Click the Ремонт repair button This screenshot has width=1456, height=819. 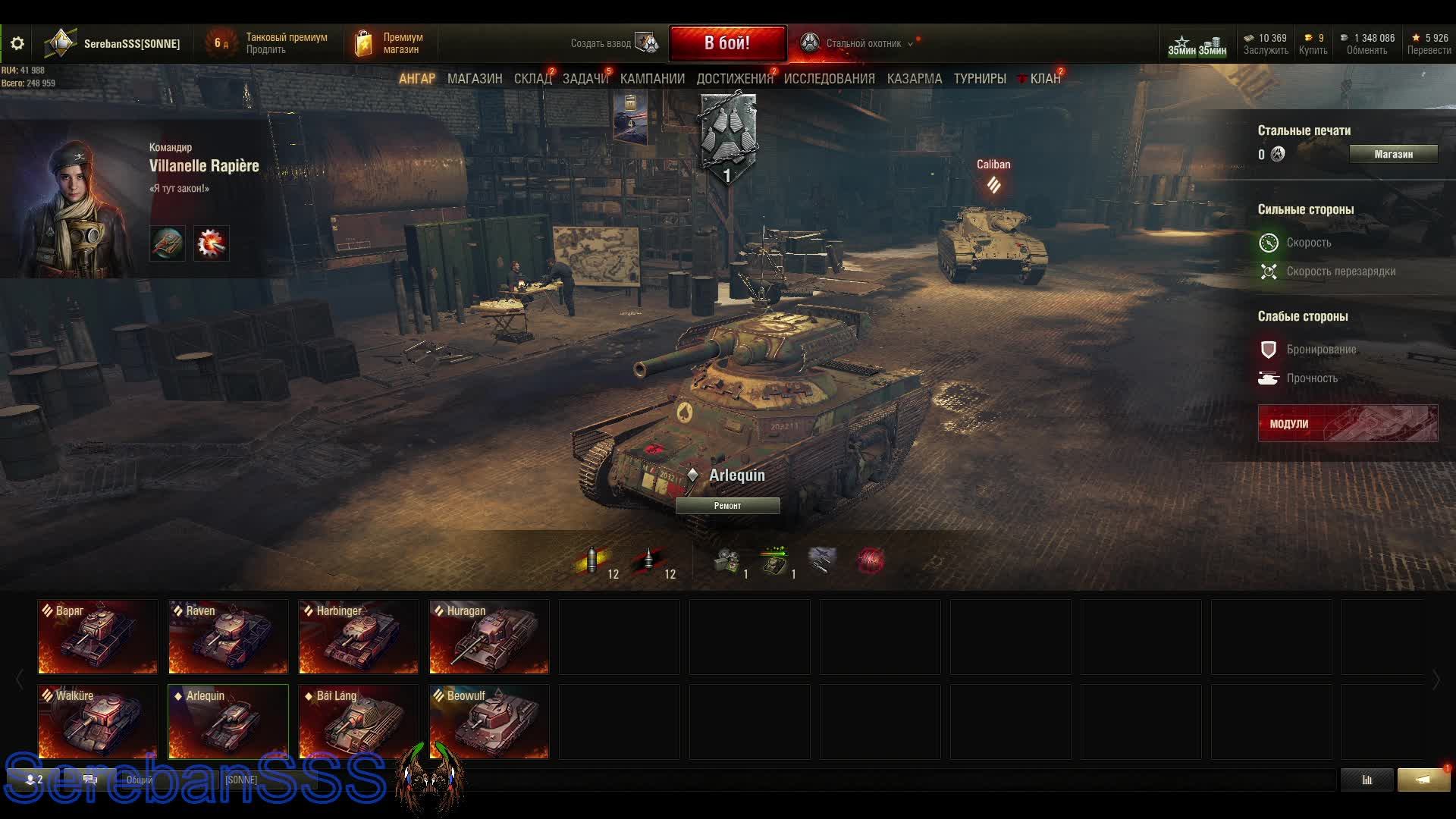[727, 506]
